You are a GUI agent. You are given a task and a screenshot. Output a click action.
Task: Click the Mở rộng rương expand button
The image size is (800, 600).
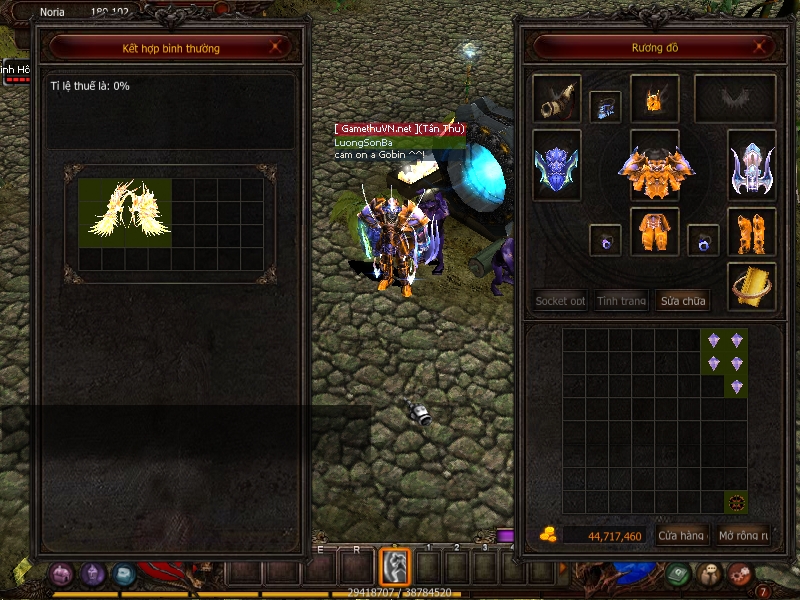tap(743, 536)
